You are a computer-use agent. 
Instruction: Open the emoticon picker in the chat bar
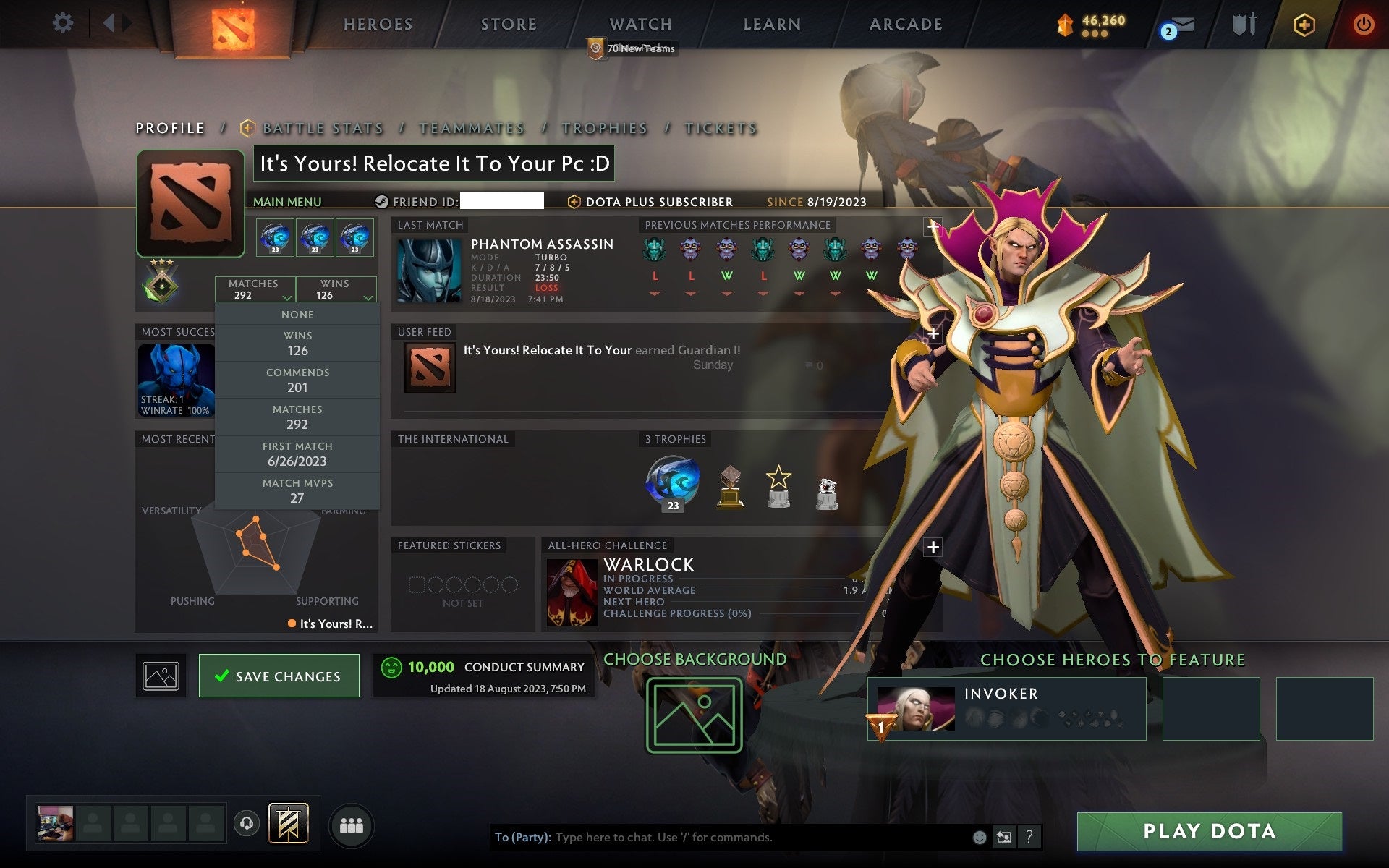tap(980, 838)
